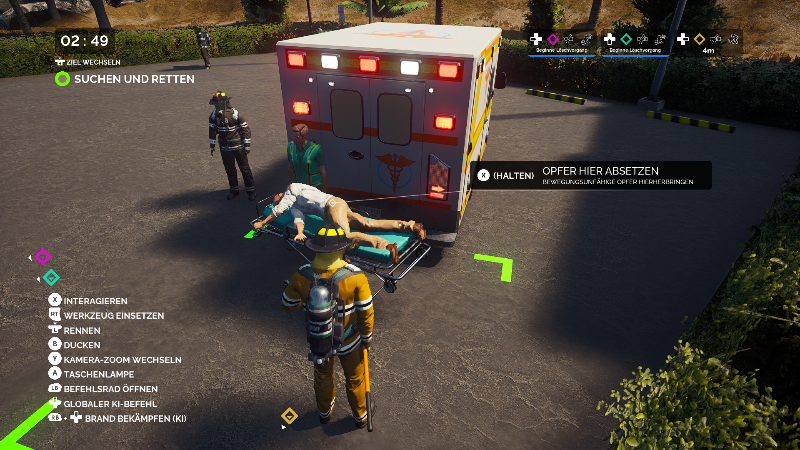Select the magenta firefighter's squad status panel
This screenshot has height=450, width=800.
[x=562, y=42]
